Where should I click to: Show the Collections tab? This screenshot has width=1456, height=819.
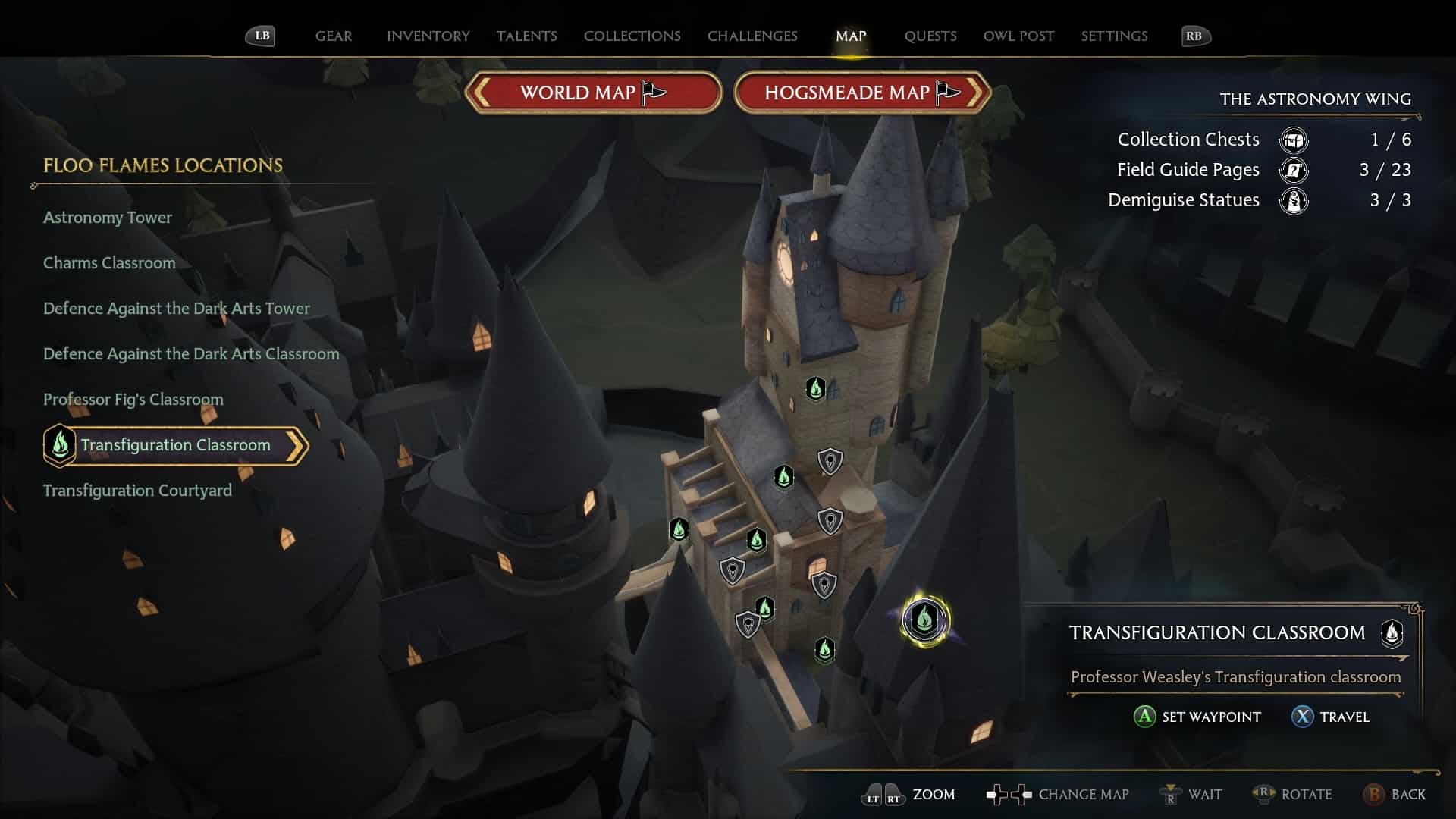coord(632,36)
